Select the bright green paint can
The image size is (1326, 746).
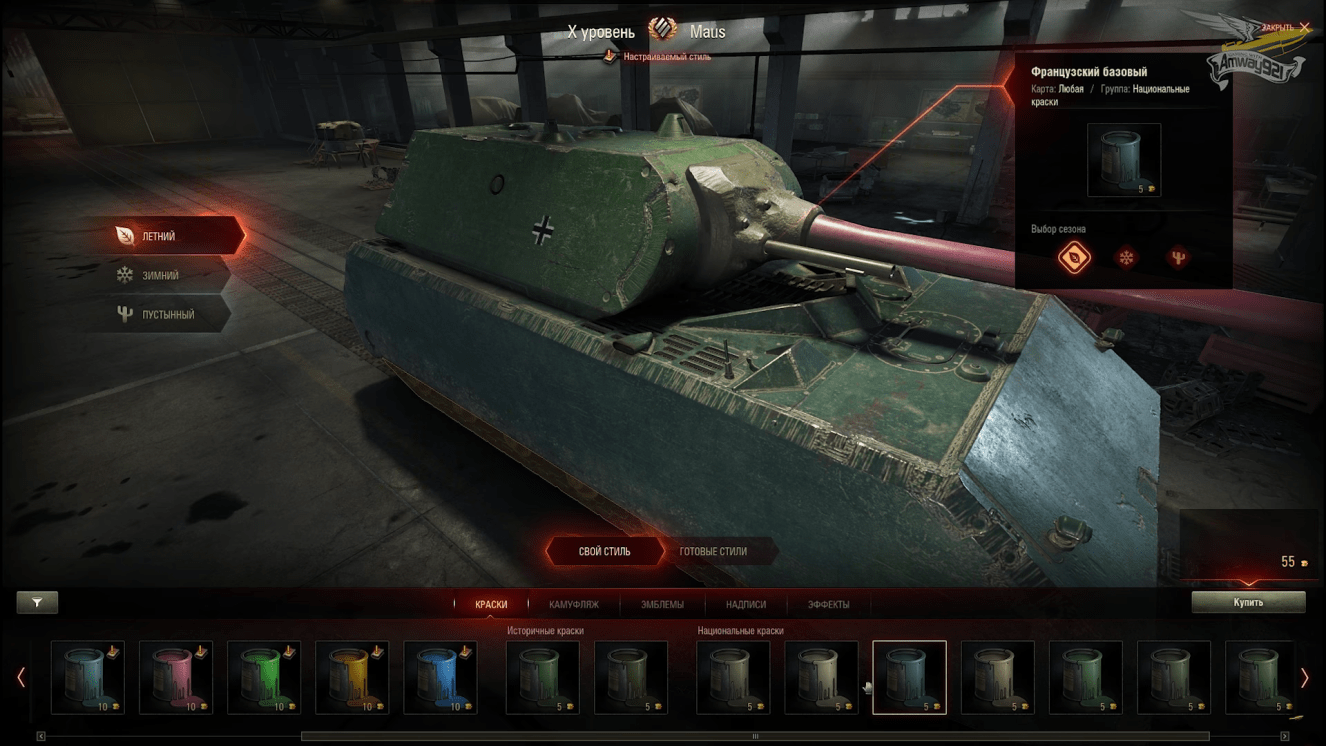point(264,677)
